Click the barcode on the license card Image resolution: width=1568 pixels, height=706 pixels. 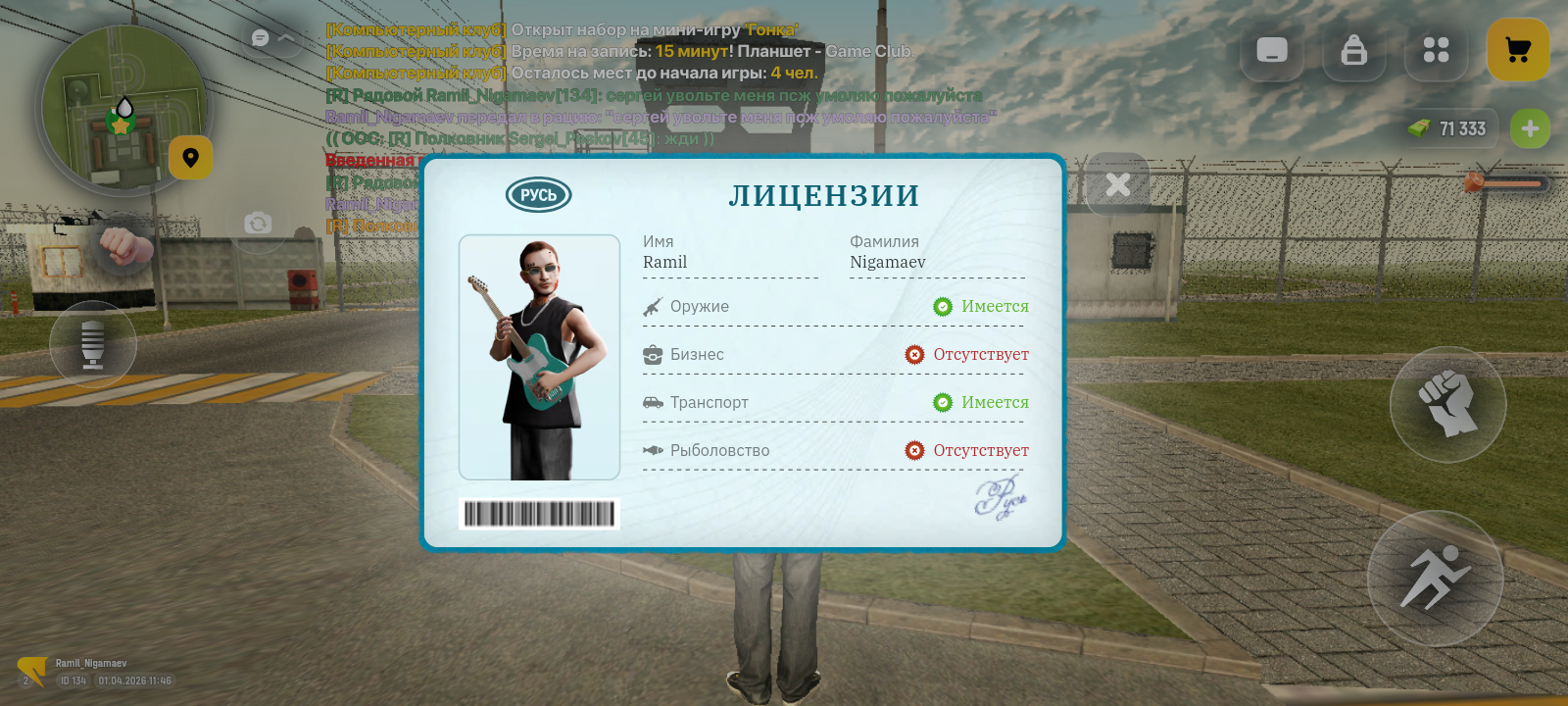point(539,514)
